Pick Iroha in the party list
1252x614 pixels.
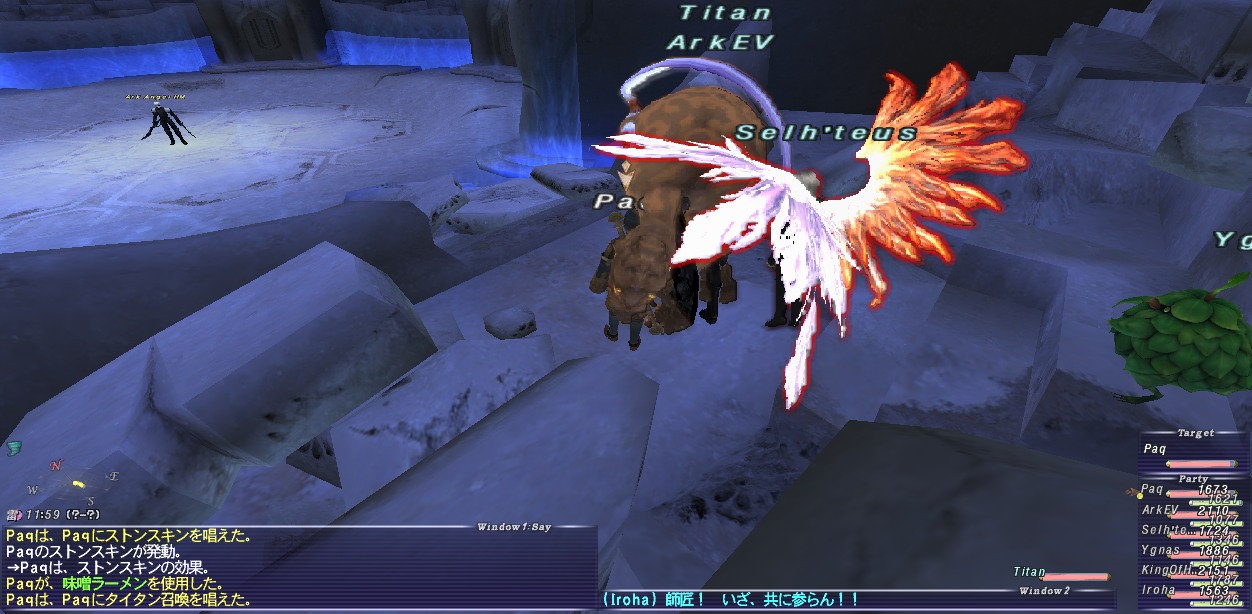(x=1190, y=591)
